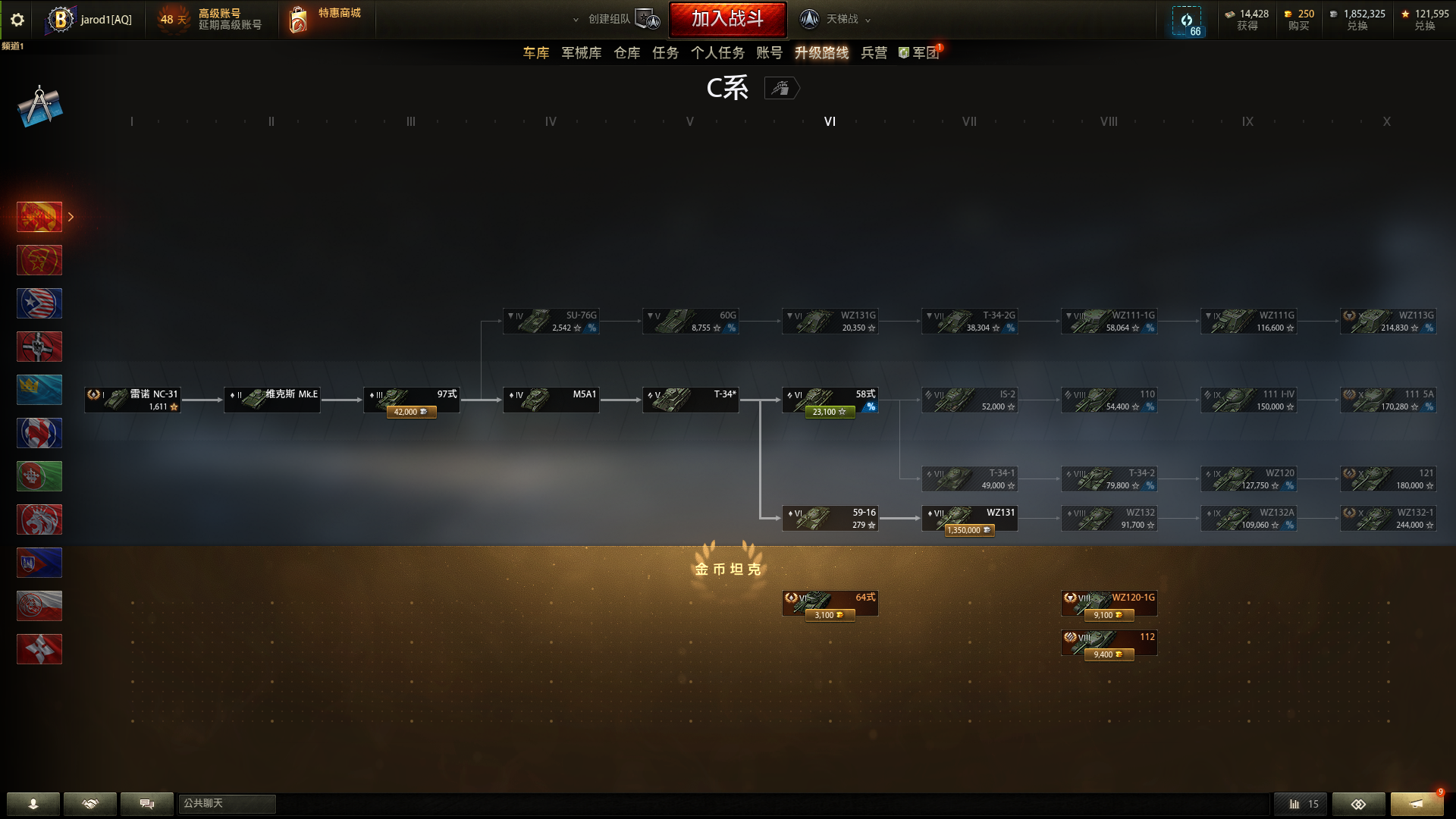Open the 军械库 armory tab
This screenshot has width=1456, height=819.
(x=581, y=53)
